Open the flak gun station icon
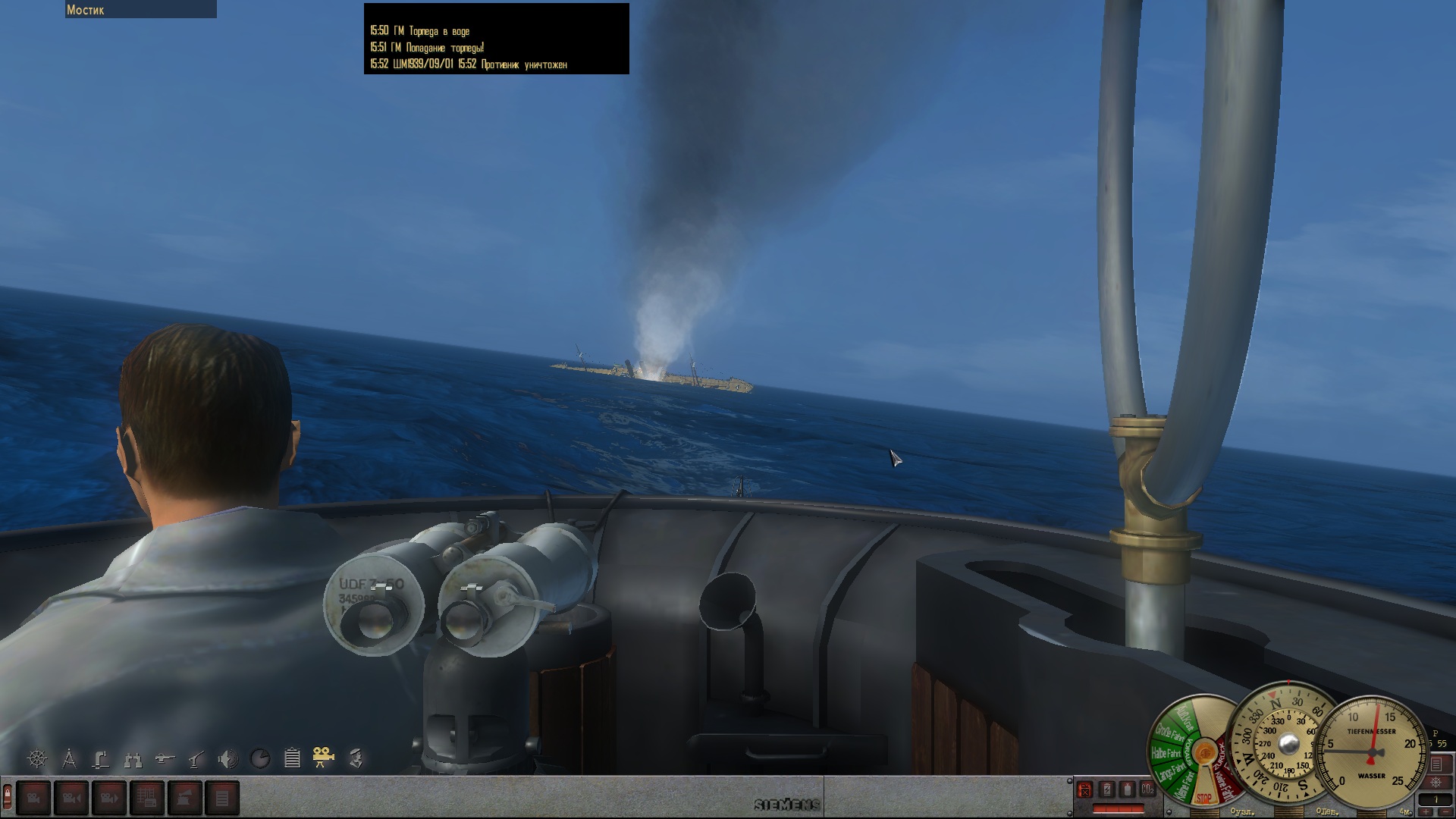 coord(196,758)
